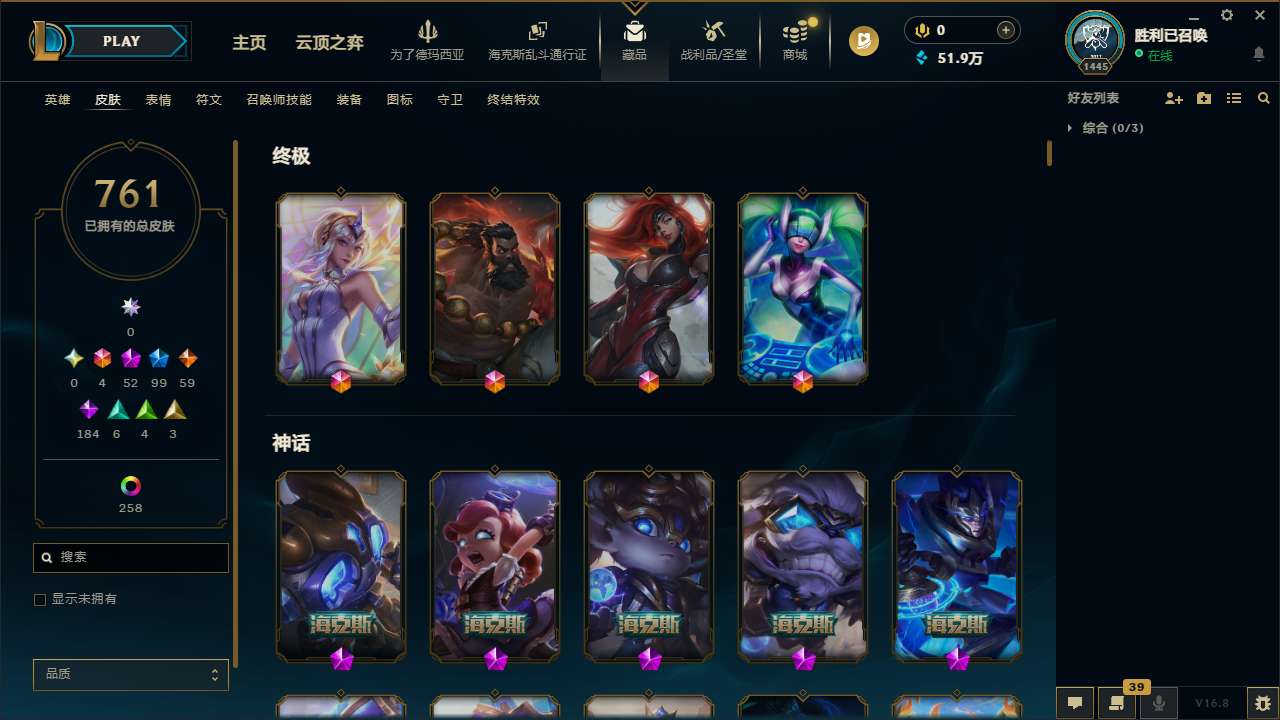The image size is (1280, 720).
Task: Click the settings gear at top right
Action: pyautogui.click(x=1226, y=15)
